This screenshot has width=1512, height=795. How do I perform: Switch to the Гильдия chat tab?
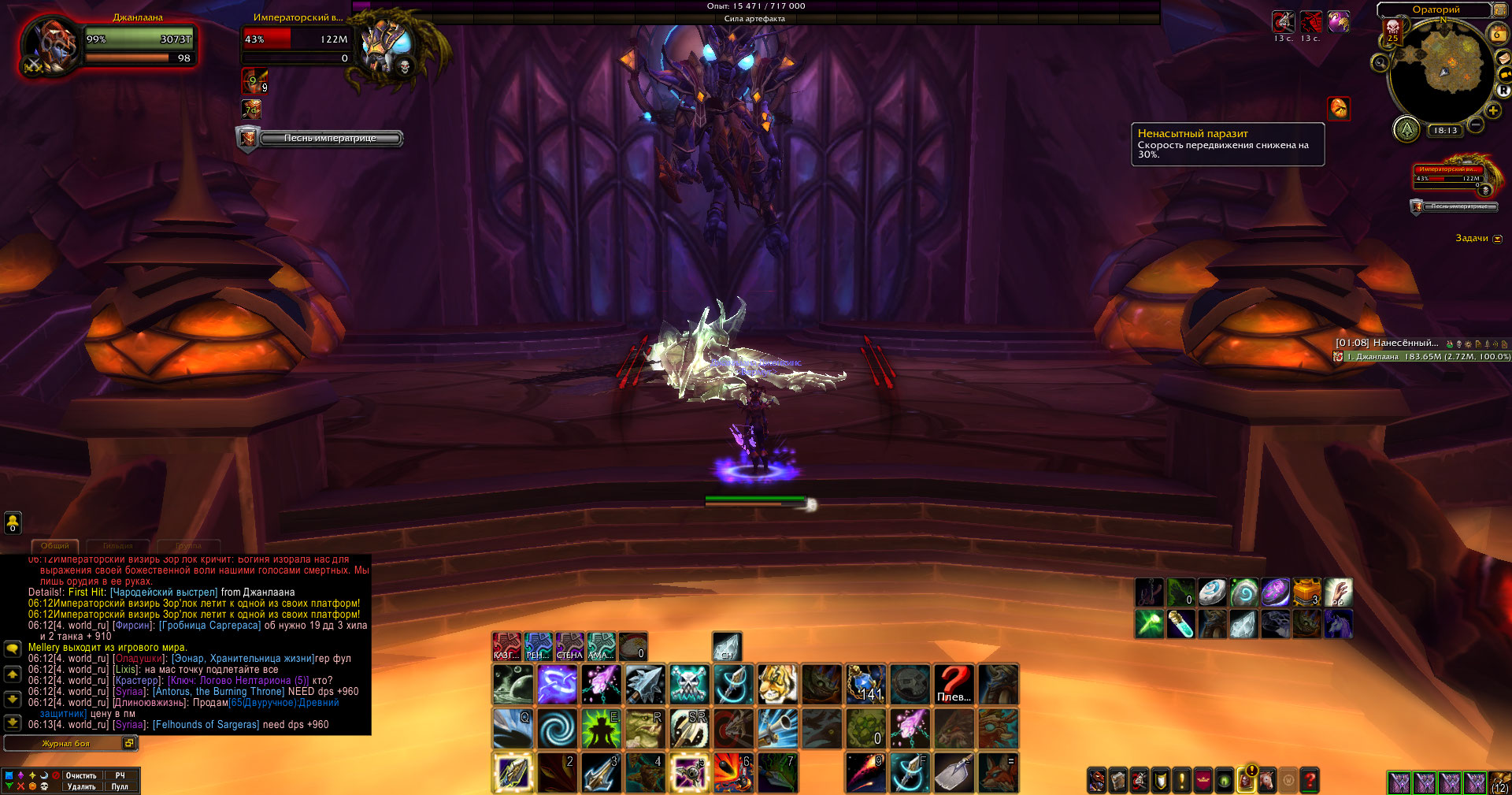117,545
